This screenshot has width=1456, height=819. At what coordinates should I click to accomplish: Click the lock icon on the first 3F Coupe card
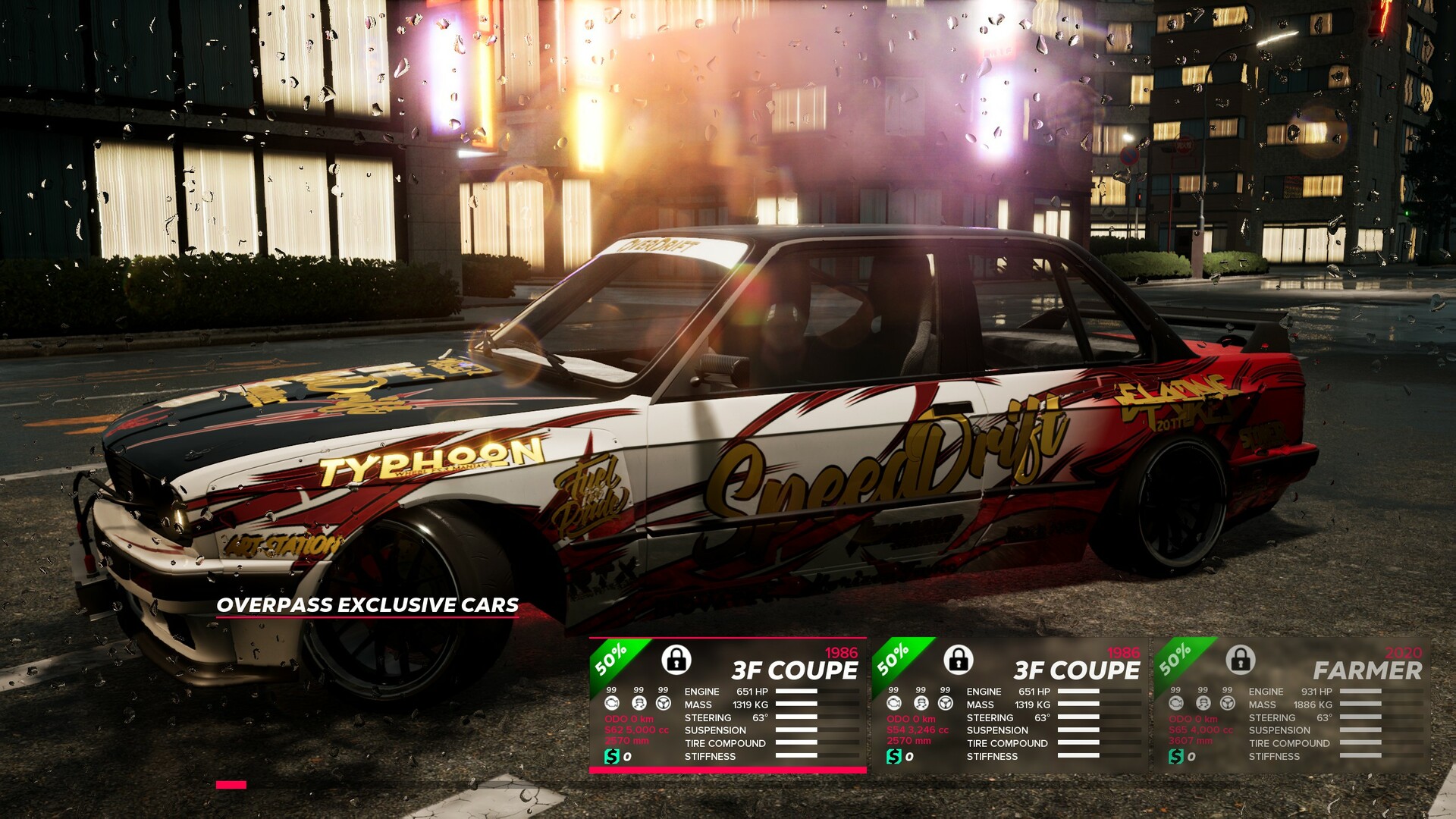pyautogui.click(x=677, y=660)
